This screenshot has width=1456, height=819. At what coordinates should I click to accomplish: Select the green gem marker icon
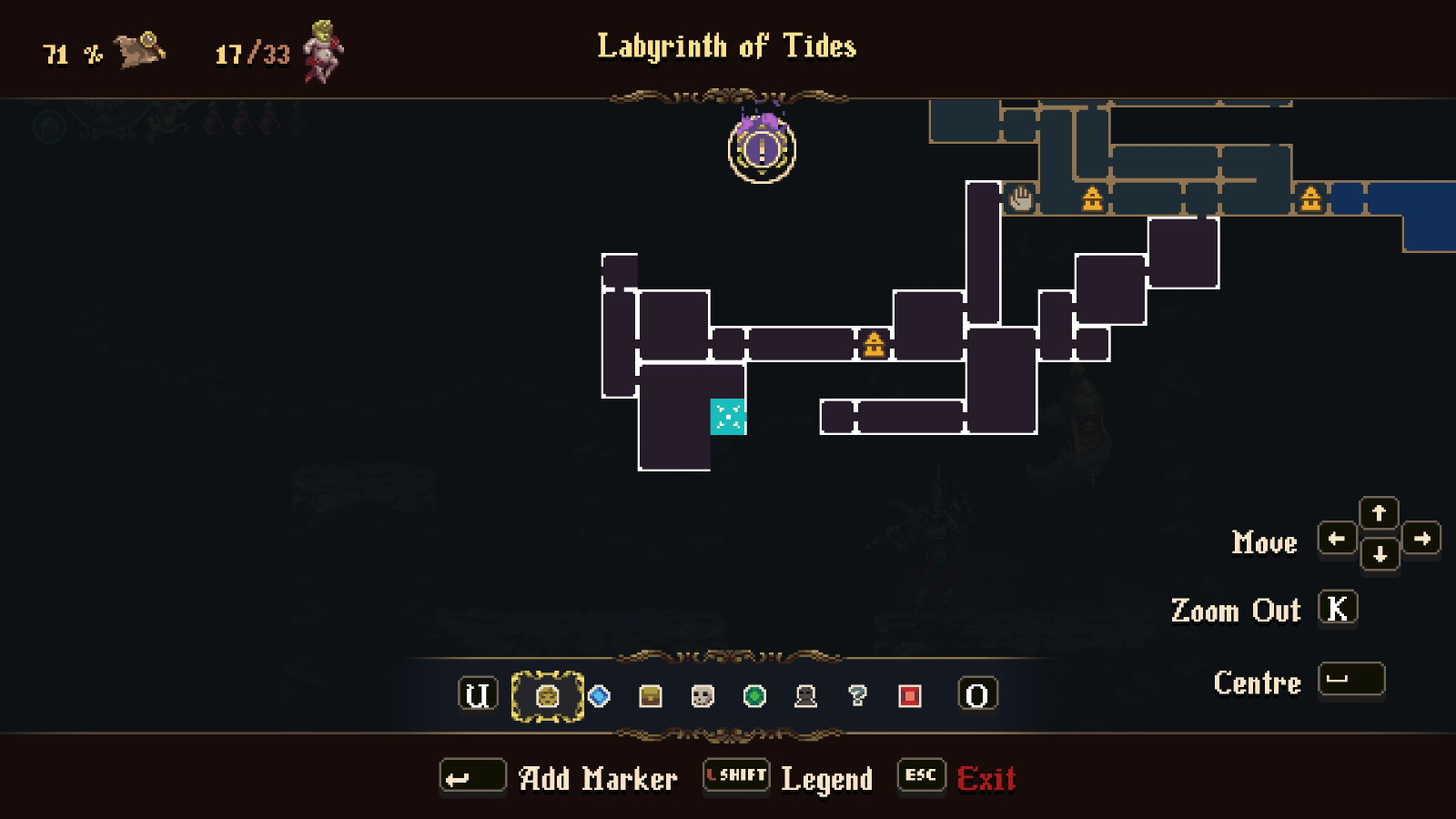(752, 696)
